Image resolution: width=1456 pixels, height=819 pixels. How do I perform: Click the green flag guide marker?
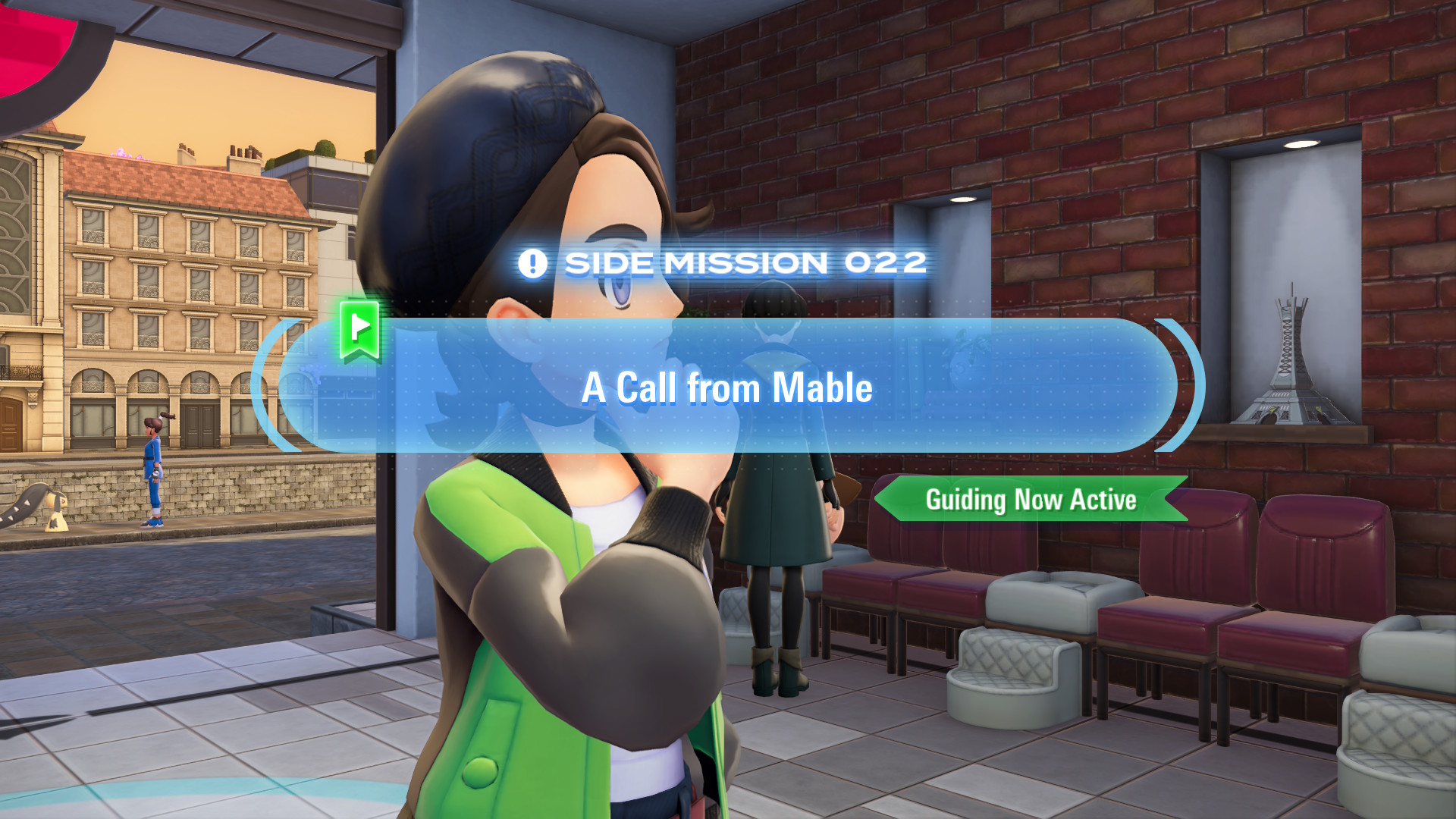pyautogui.click(x=359, y=330)
